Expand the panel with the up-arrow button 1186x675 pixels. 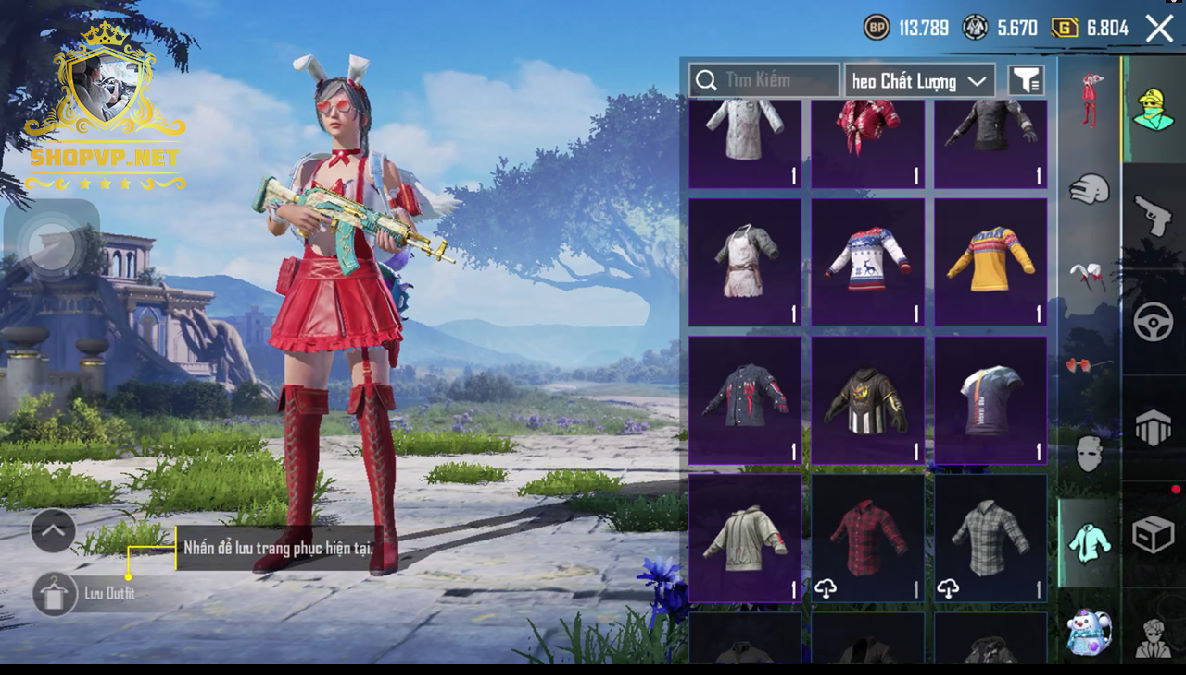(53, 531)
